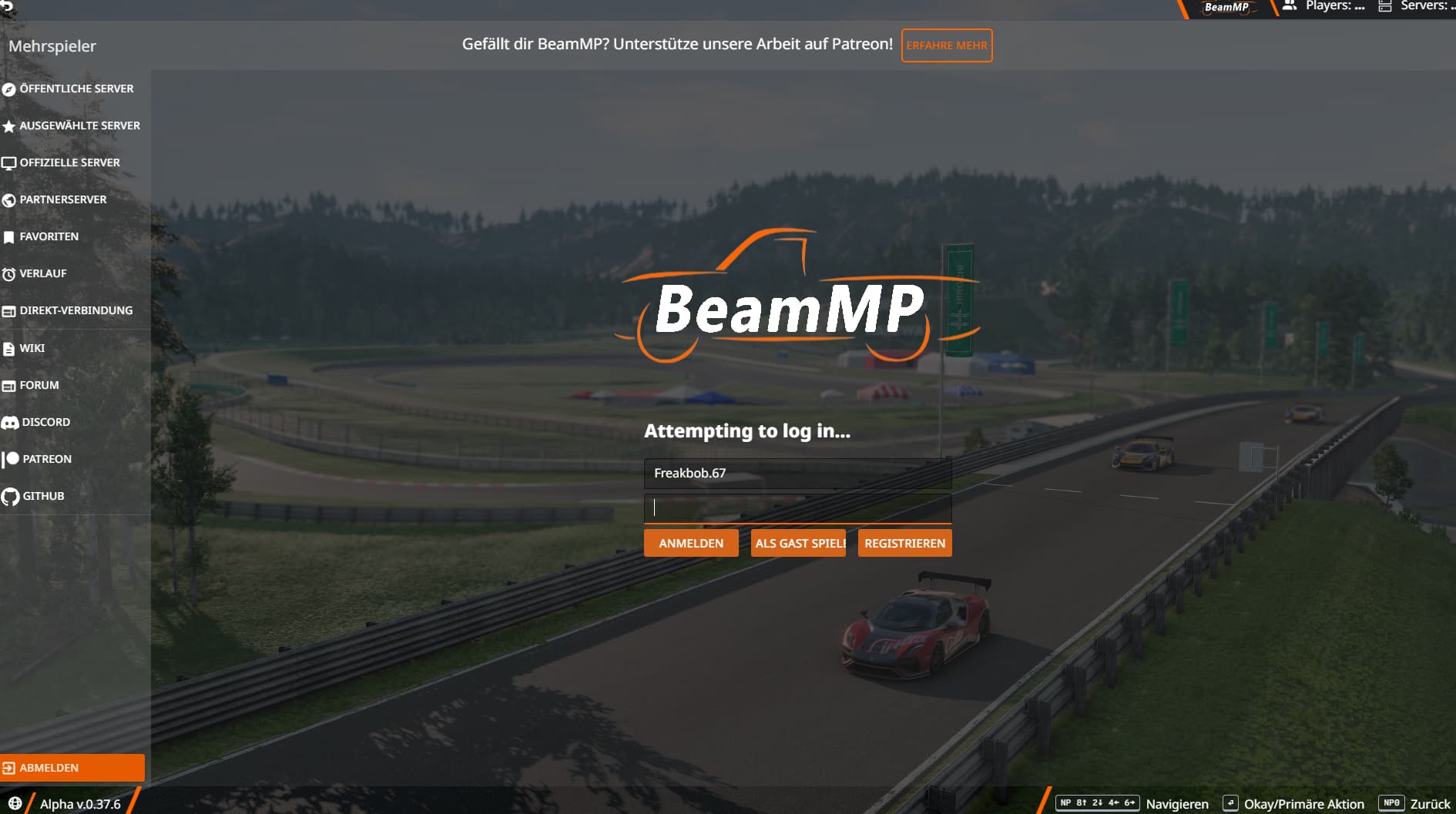
Task: Log in with the Anmelden button
Action: (x=691, y=543)
